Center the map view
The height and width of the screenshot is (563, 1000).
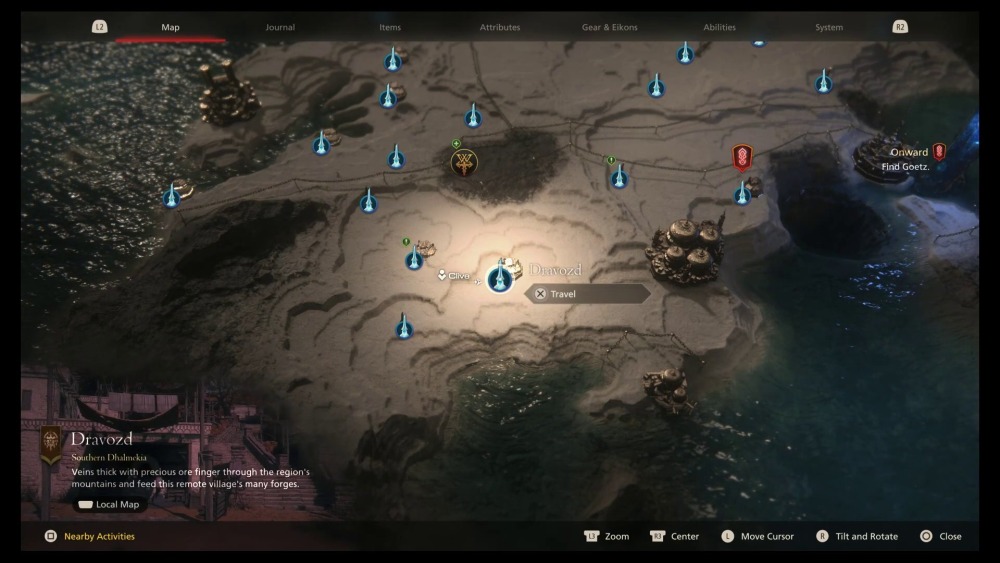pyautogui.click(x=675, y=536)
